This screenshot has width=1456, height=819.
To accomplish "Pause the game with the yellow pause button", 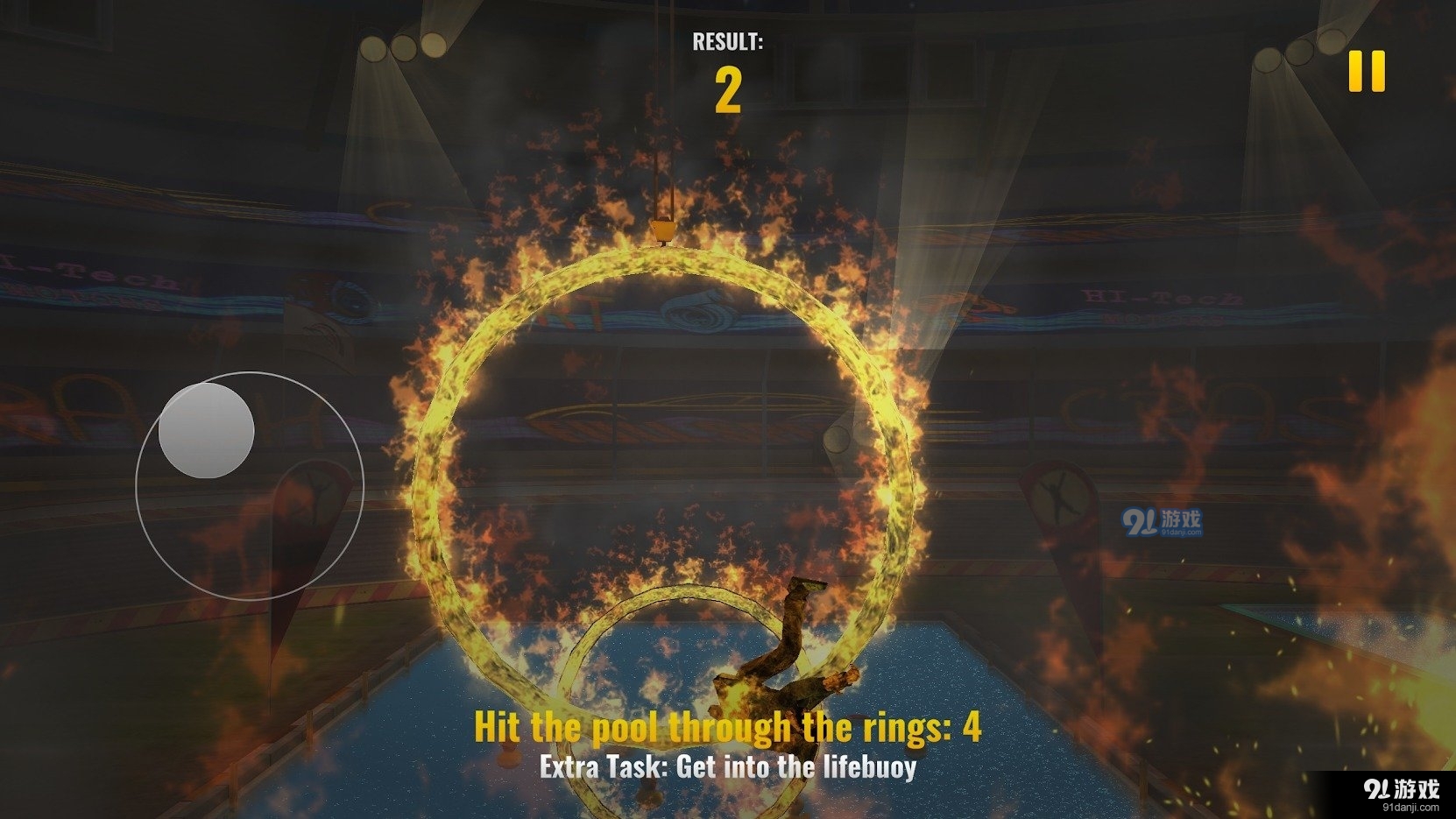I will (1366, 71).
